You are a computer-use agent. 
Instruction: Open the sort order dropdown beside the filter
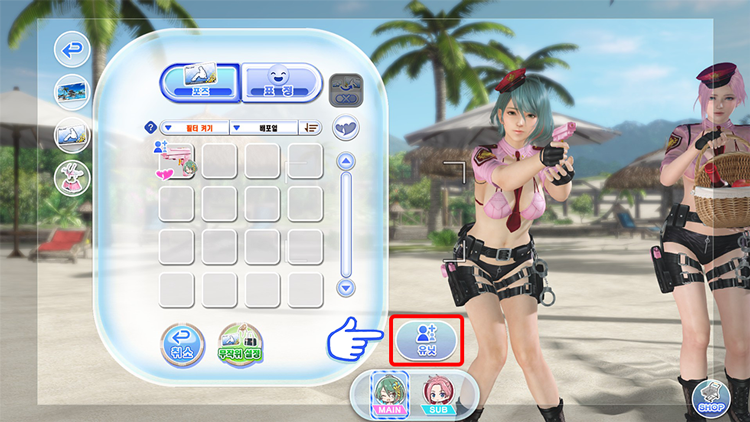coord(264,128)
